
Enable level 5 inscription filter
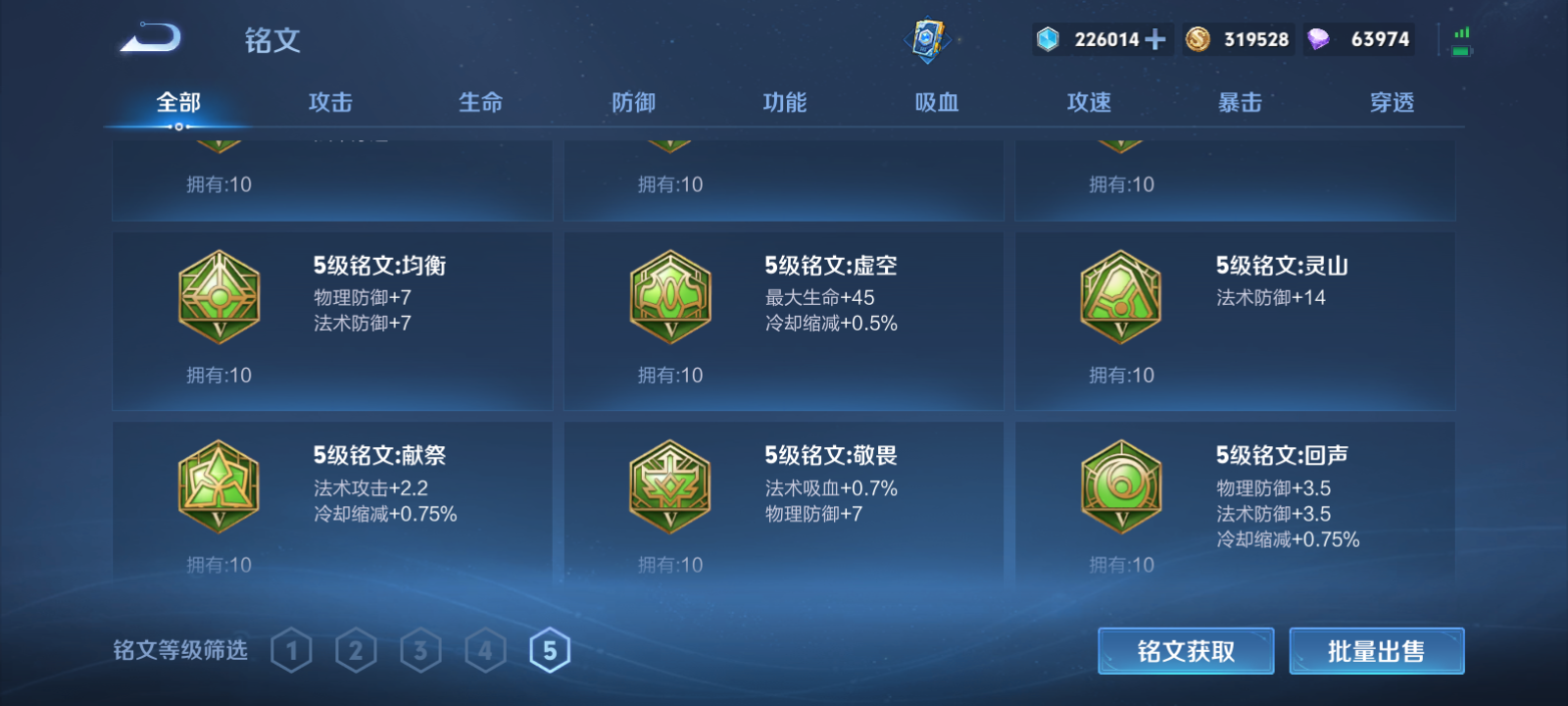tap(550, 648)
